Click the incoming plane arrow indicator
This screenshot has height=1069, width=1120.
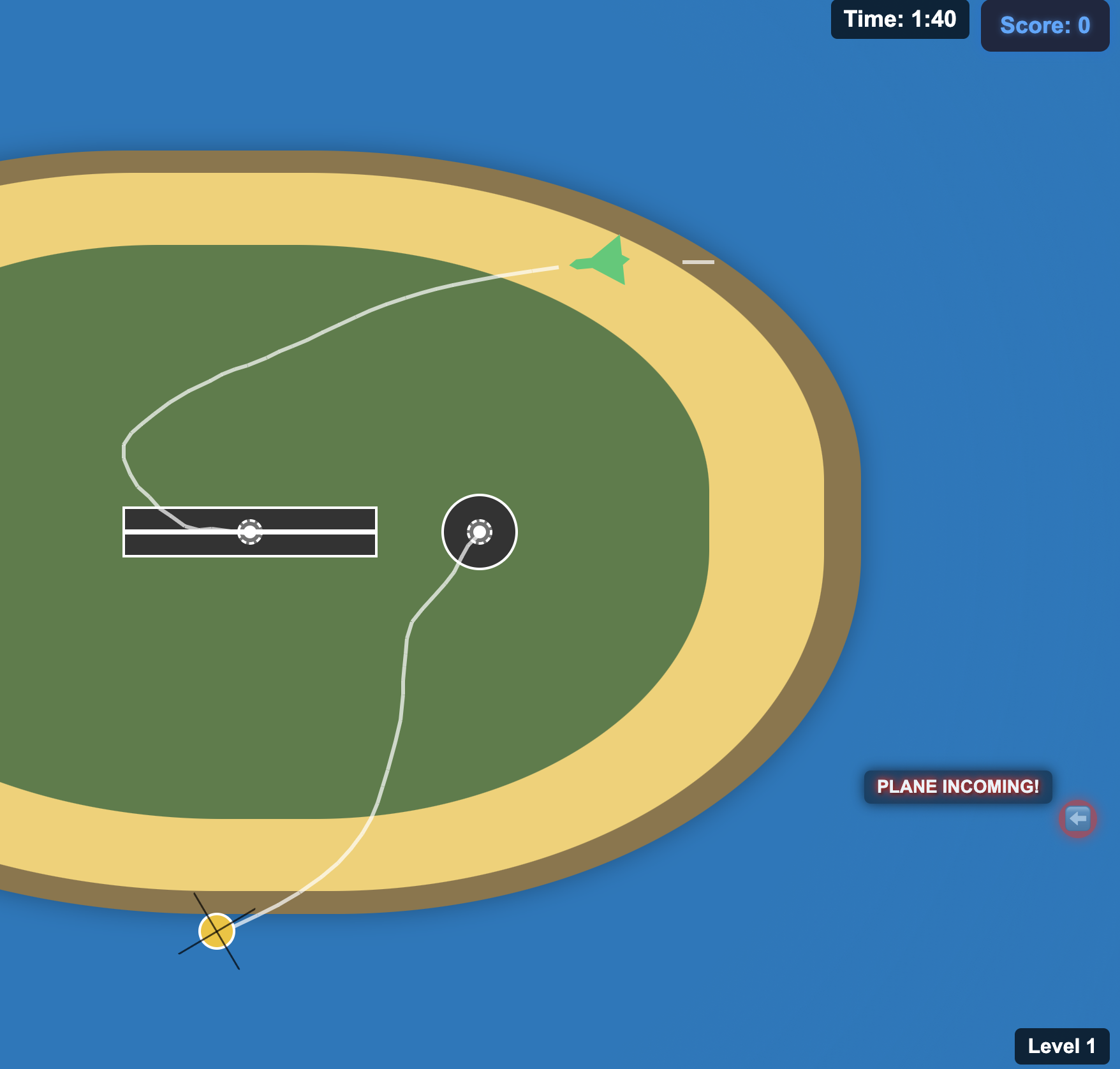tap(1078, 820)
